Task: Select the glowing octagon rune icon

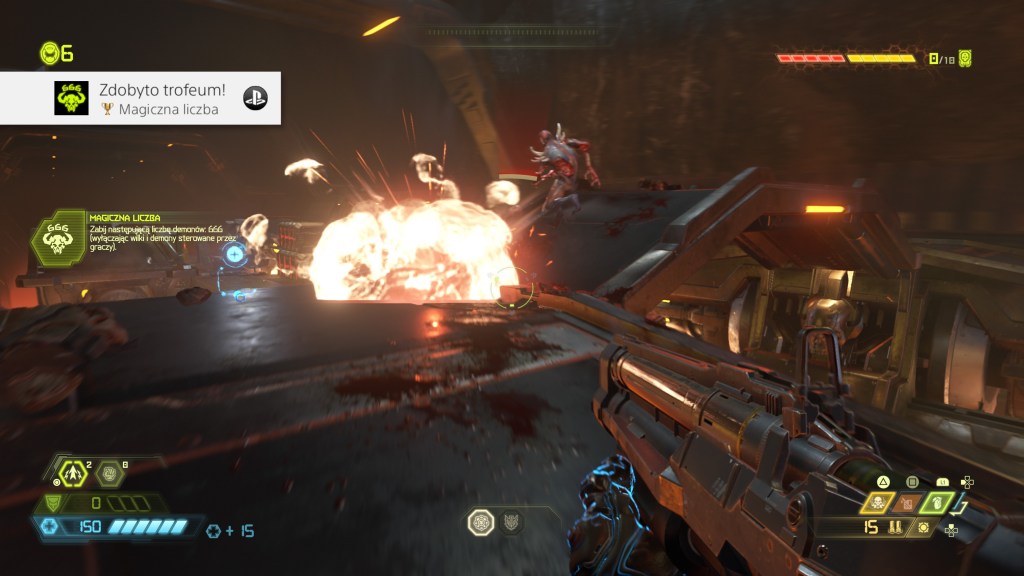Action: (x=481, y=521)
